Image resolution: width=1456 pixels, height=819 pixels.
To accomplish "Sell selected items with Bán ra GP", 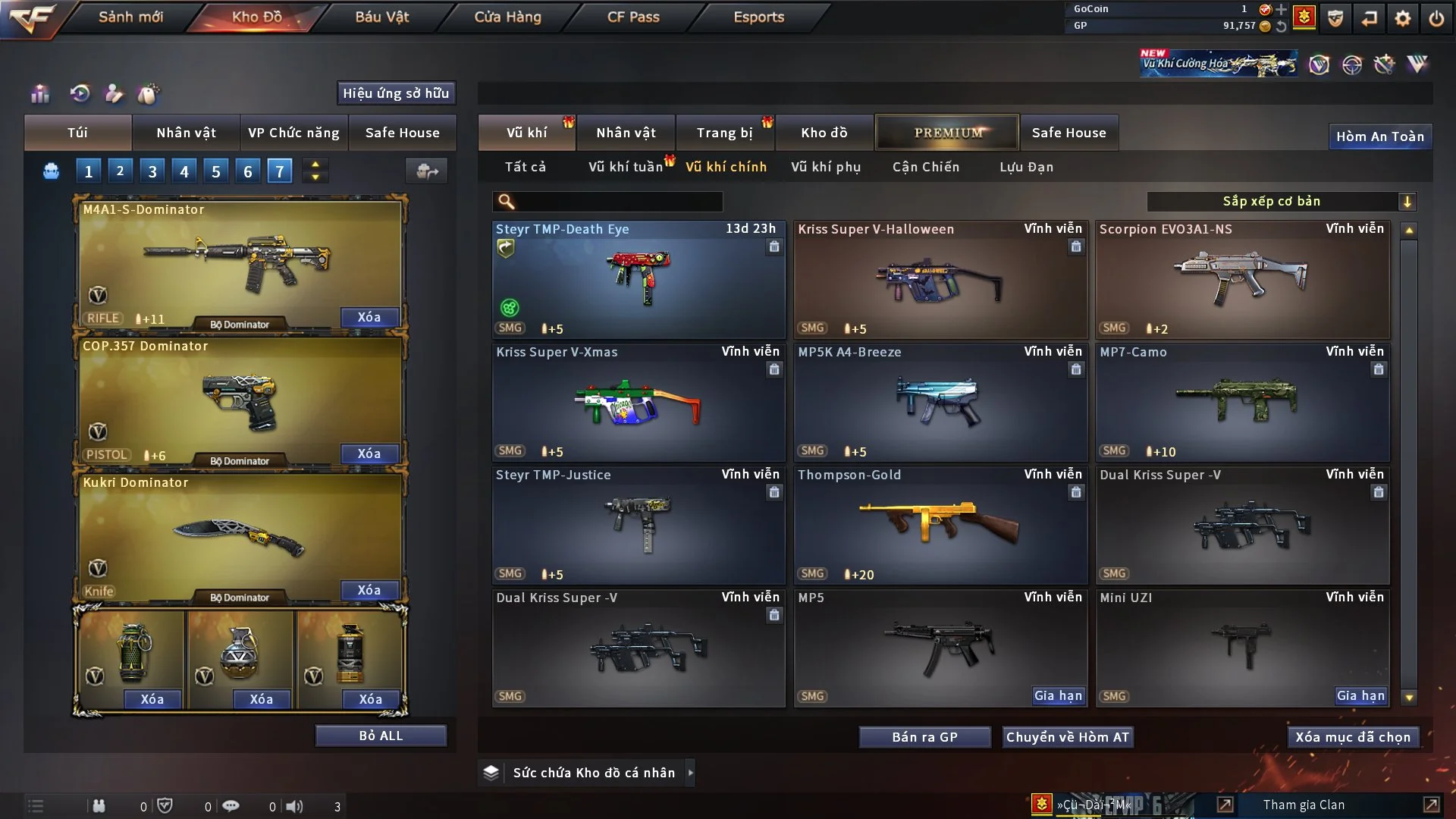I will pyautogui.click(x=924, y=737).
